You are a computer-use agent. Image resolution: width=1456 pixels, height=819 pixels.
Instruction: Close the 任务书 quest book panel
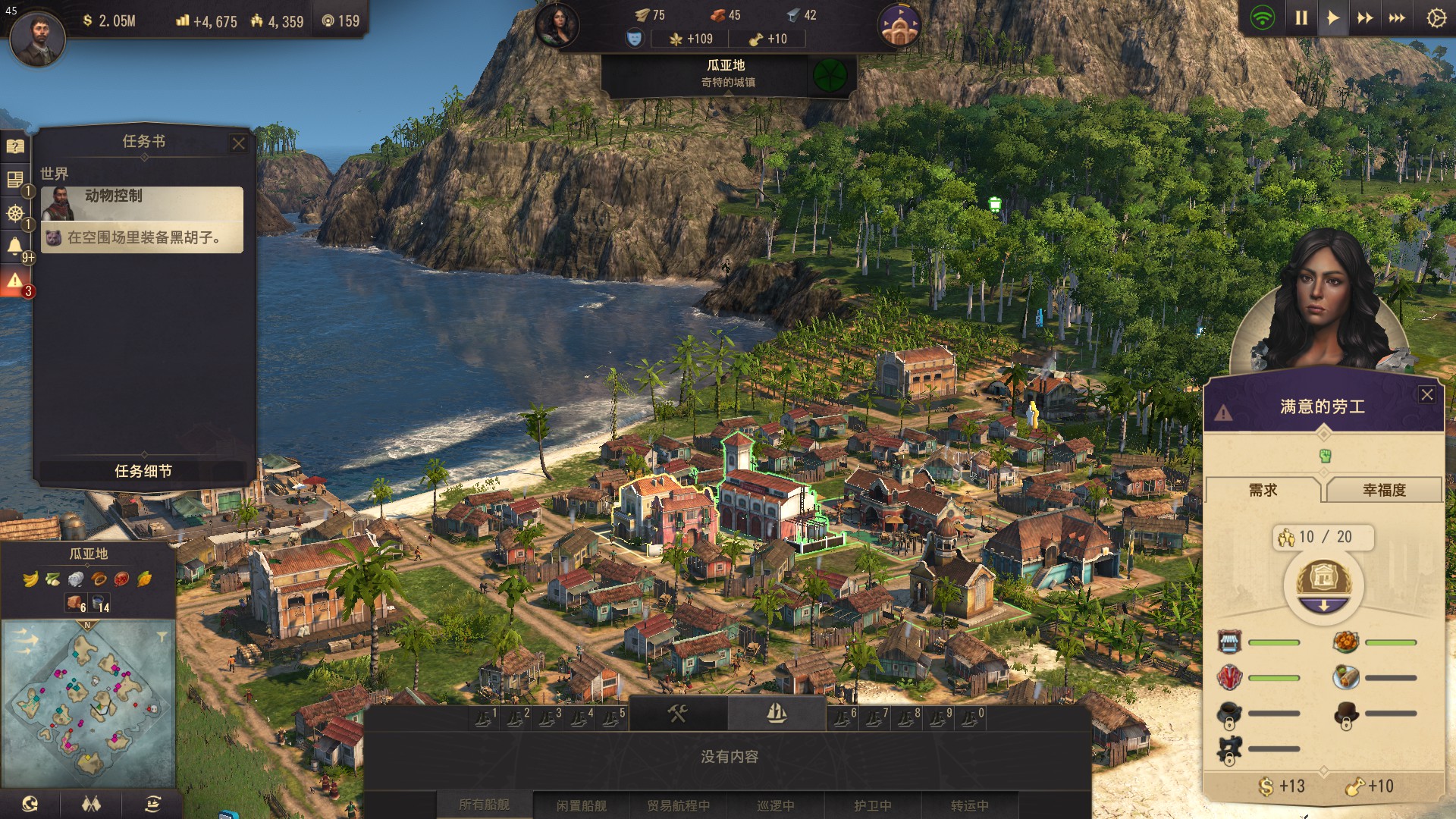239,143
